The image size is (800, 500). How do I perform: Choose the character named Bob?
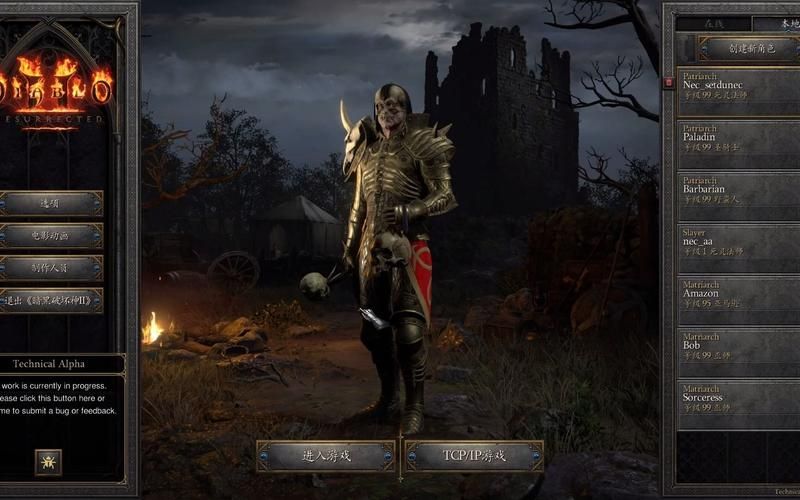[x=740, y=348]
